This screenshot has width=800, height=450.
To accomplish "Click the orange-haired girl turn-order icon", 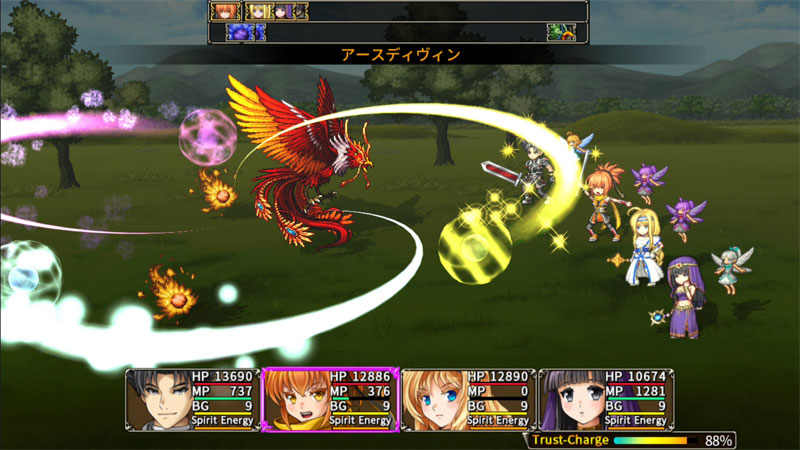I will point(222,11).
